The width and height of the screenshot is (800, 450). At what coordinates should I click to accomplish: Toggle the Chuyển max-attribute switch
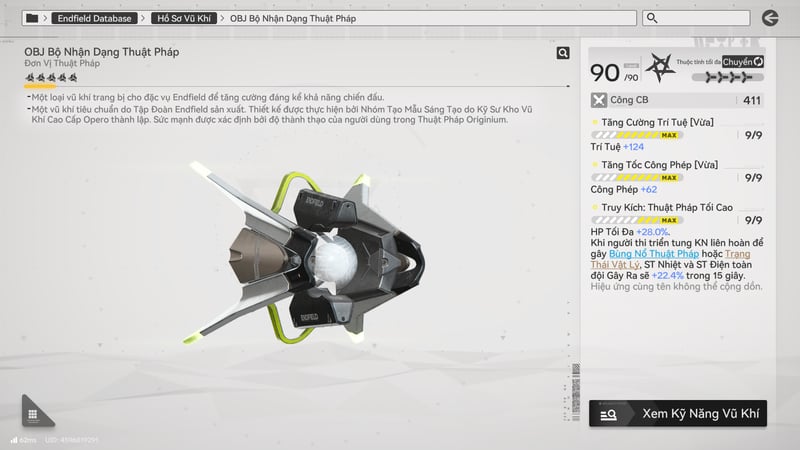(x=743, y=62)
